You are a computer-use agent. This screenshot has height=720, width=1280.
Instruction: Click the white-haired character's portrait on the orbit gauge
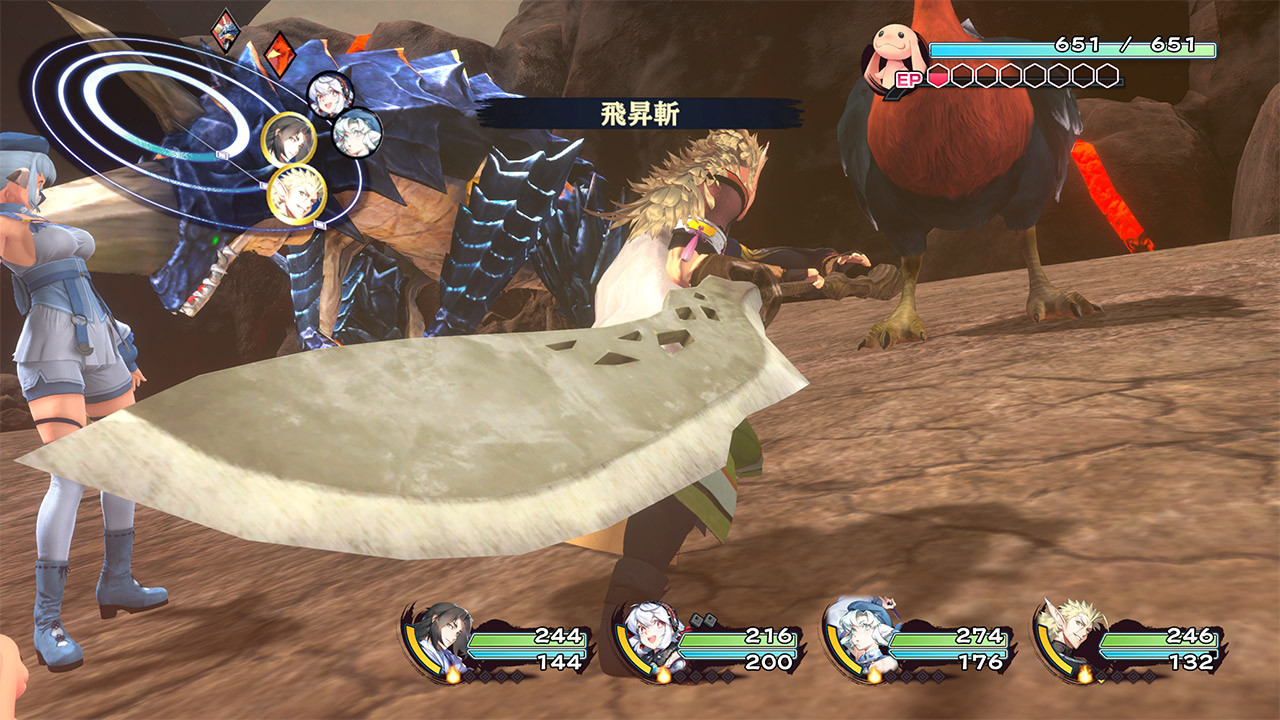point(331,94)
